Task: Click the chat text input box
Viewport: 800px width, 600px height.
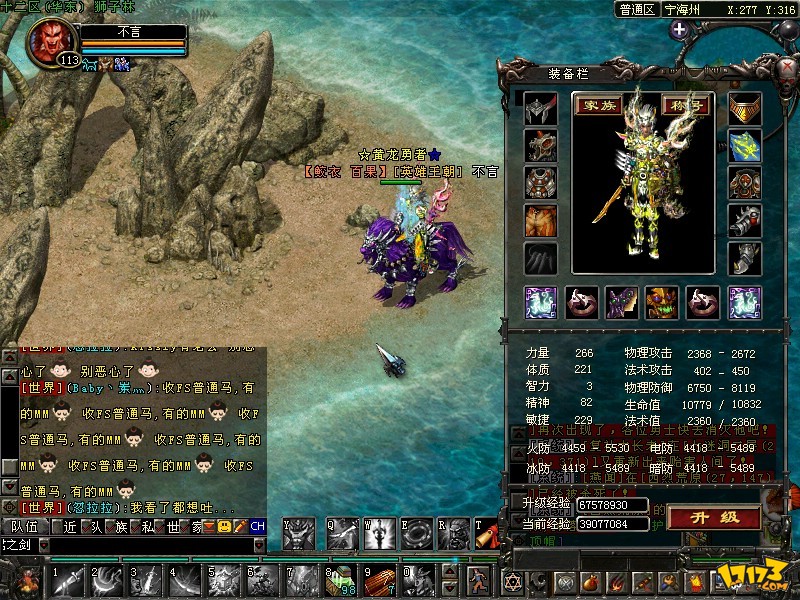Action: [x=150, y=545]
